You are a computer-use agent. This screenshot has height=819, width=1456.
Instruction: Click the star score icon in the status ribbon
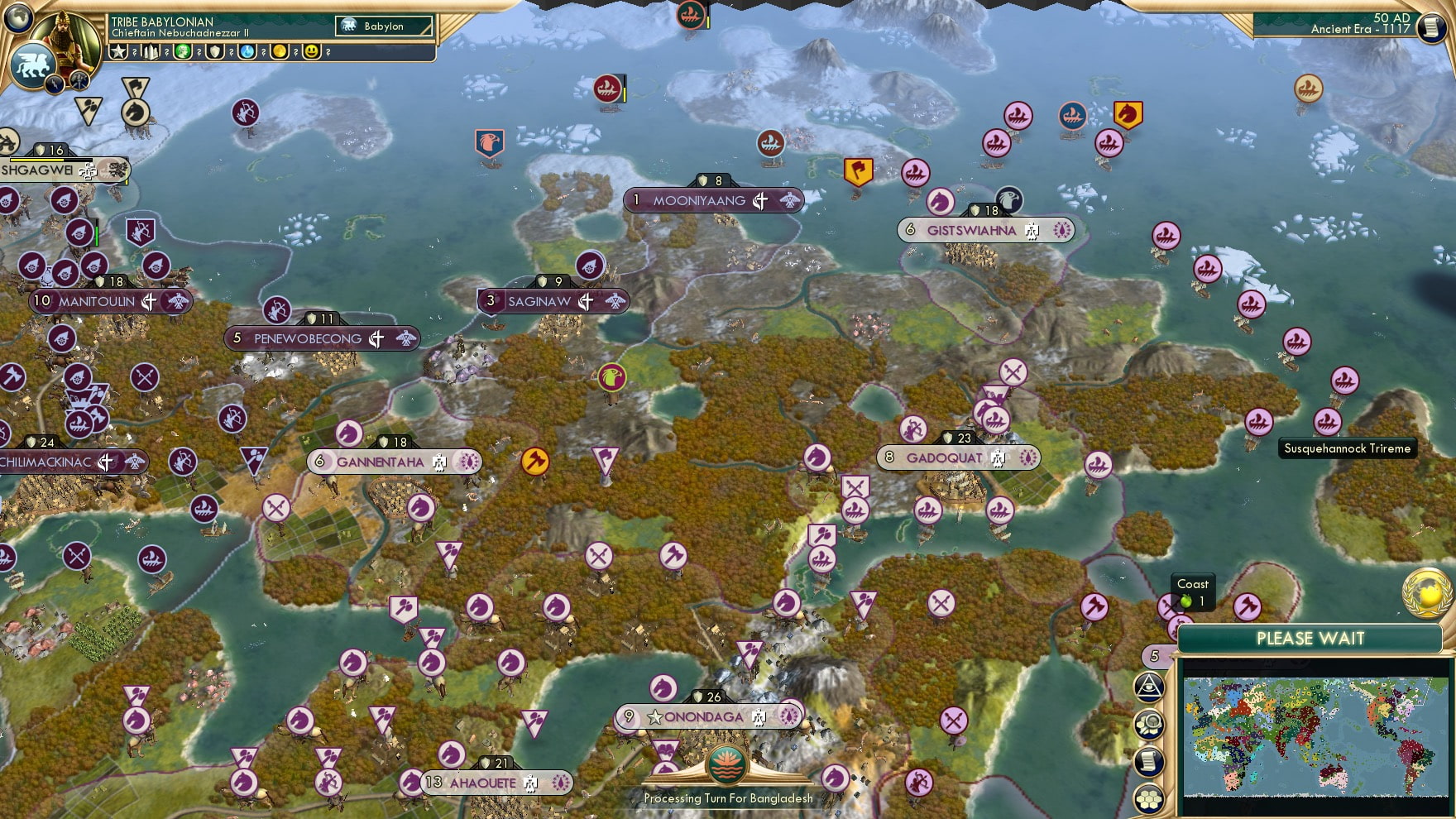pos(120,51)
